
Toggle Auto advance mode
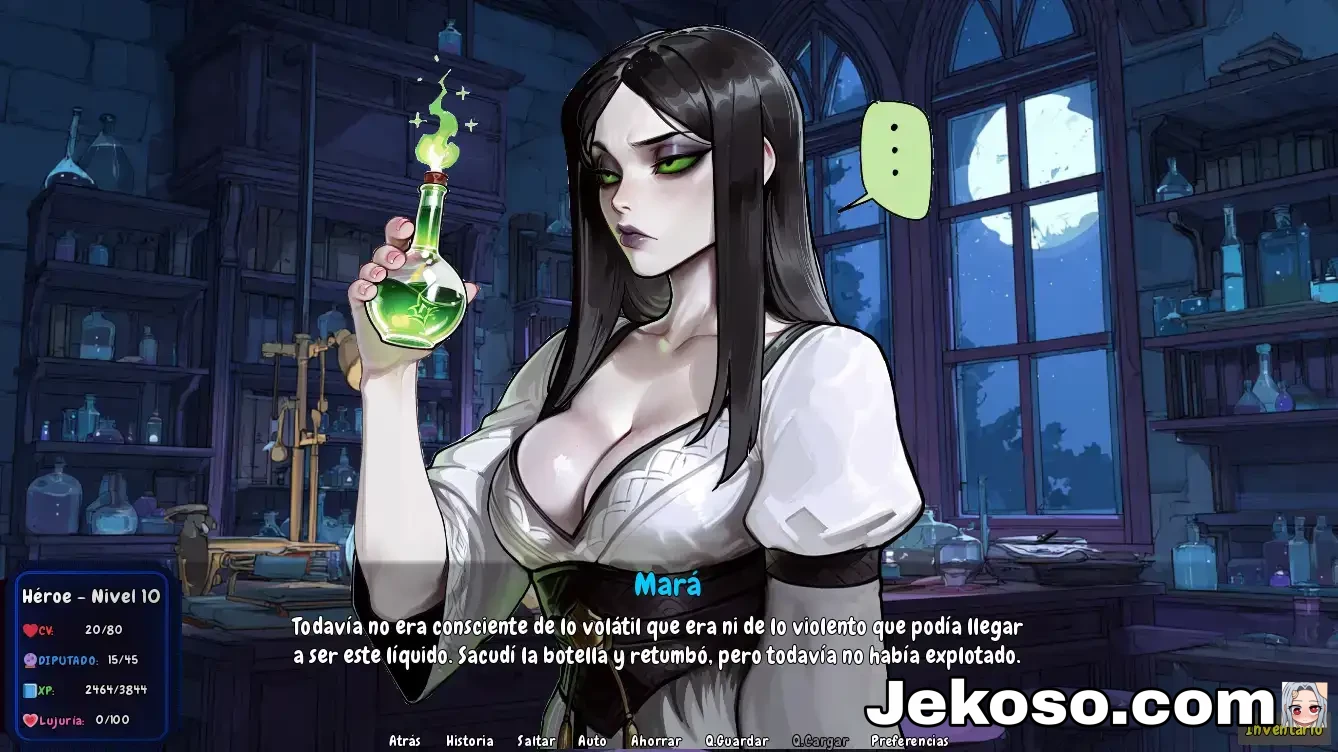pyautogui.click(x=592, y=741)
